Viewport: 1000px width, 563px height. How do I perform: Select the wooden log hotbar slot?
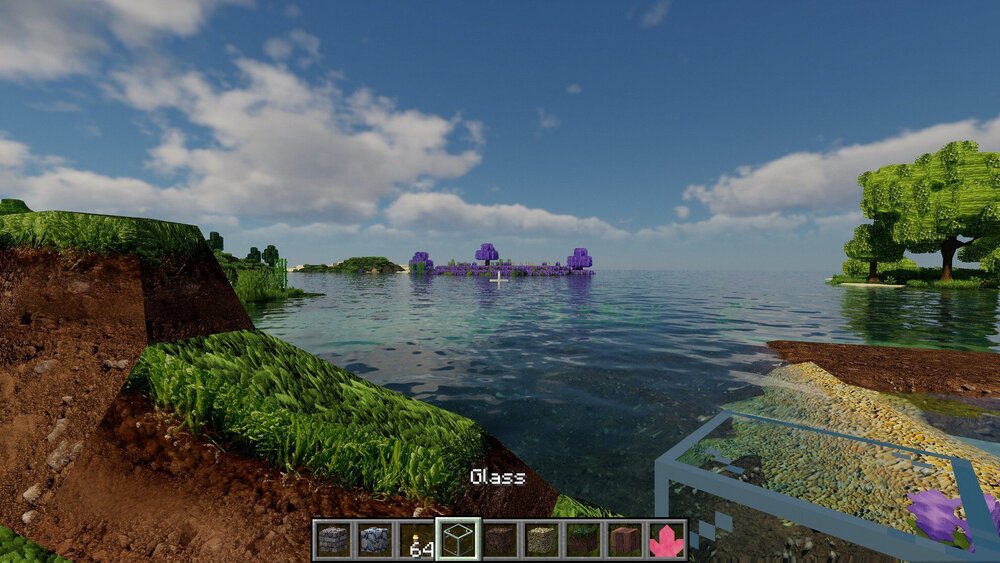[624, 540]
